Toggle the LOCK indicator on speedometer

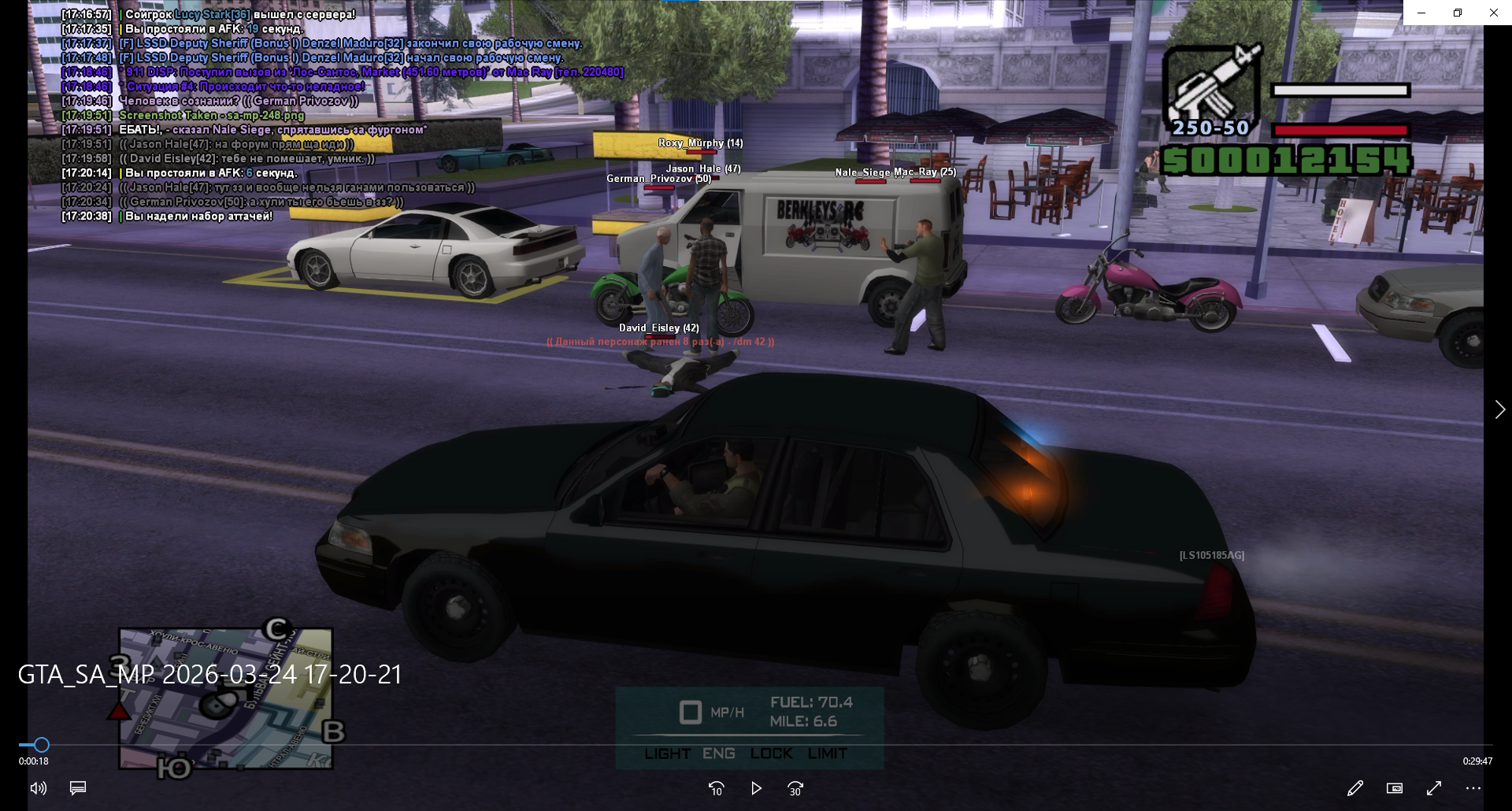pos(771,754)
